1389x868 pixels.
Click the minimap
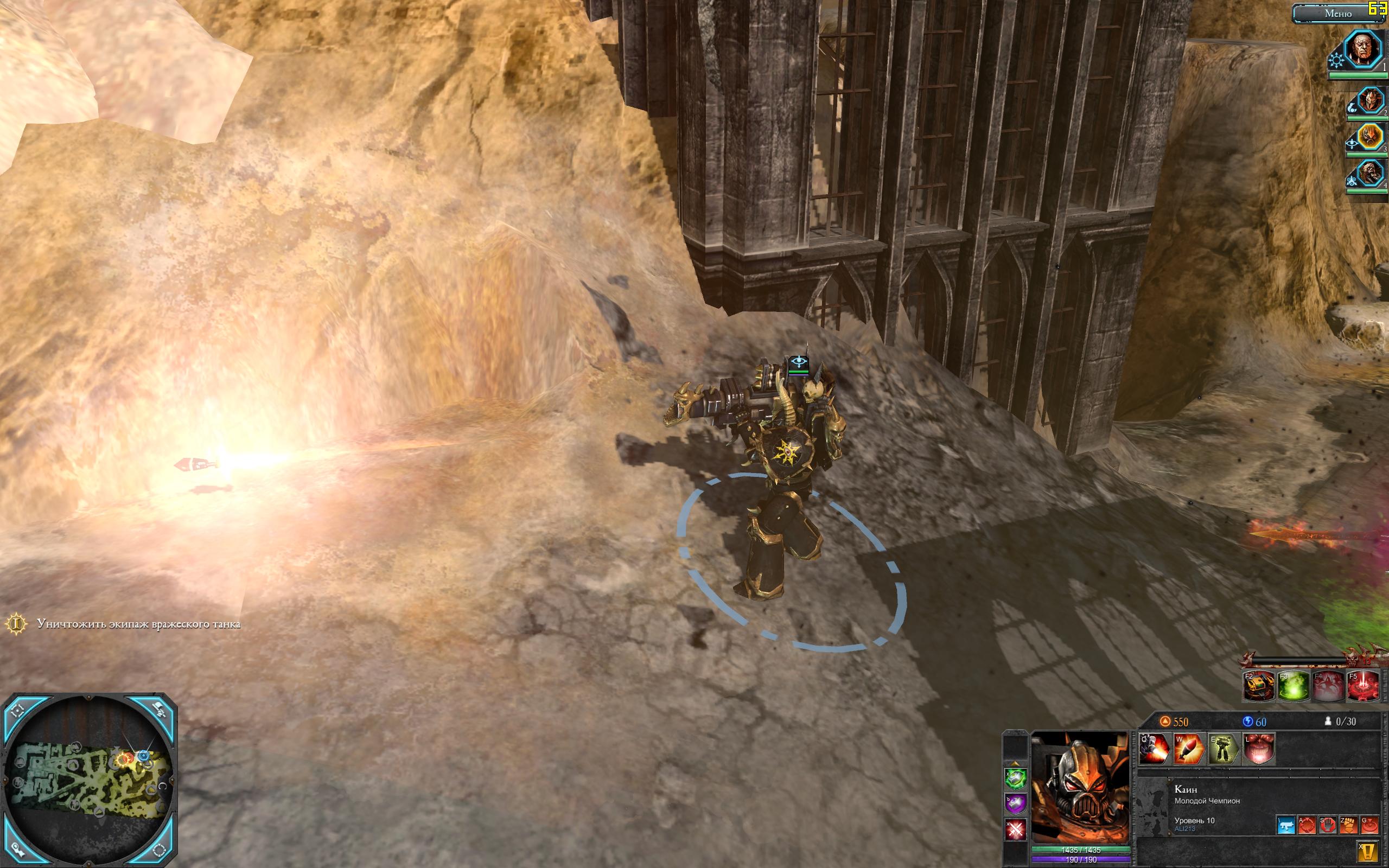pos(89,781)
